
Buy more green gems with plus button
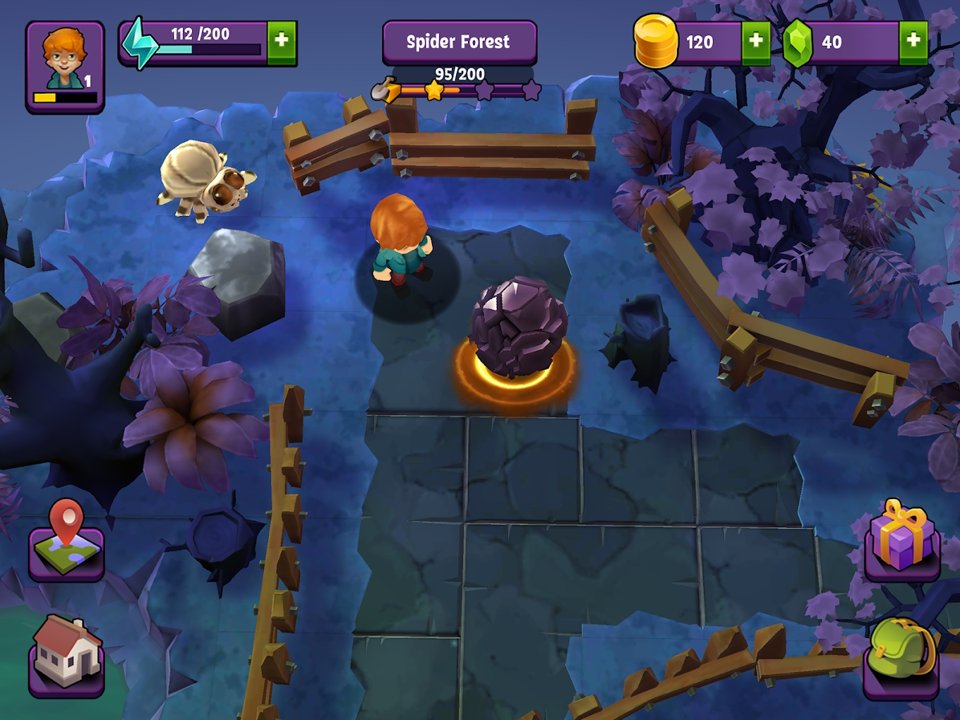point(912,42)
